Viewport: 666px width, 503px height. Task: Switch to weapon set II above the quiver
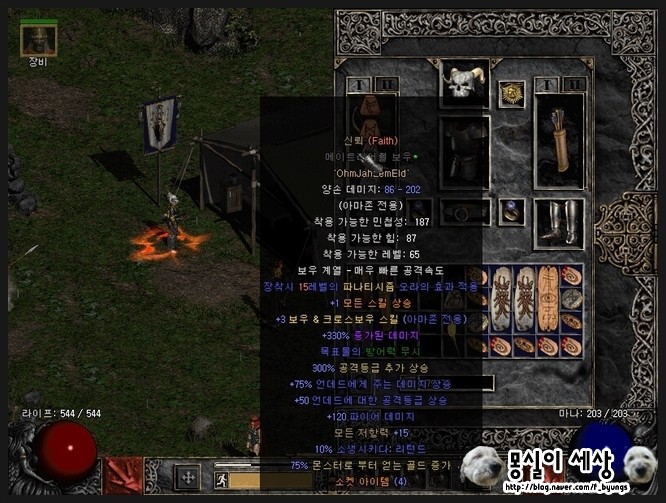(x=574, y=85)
